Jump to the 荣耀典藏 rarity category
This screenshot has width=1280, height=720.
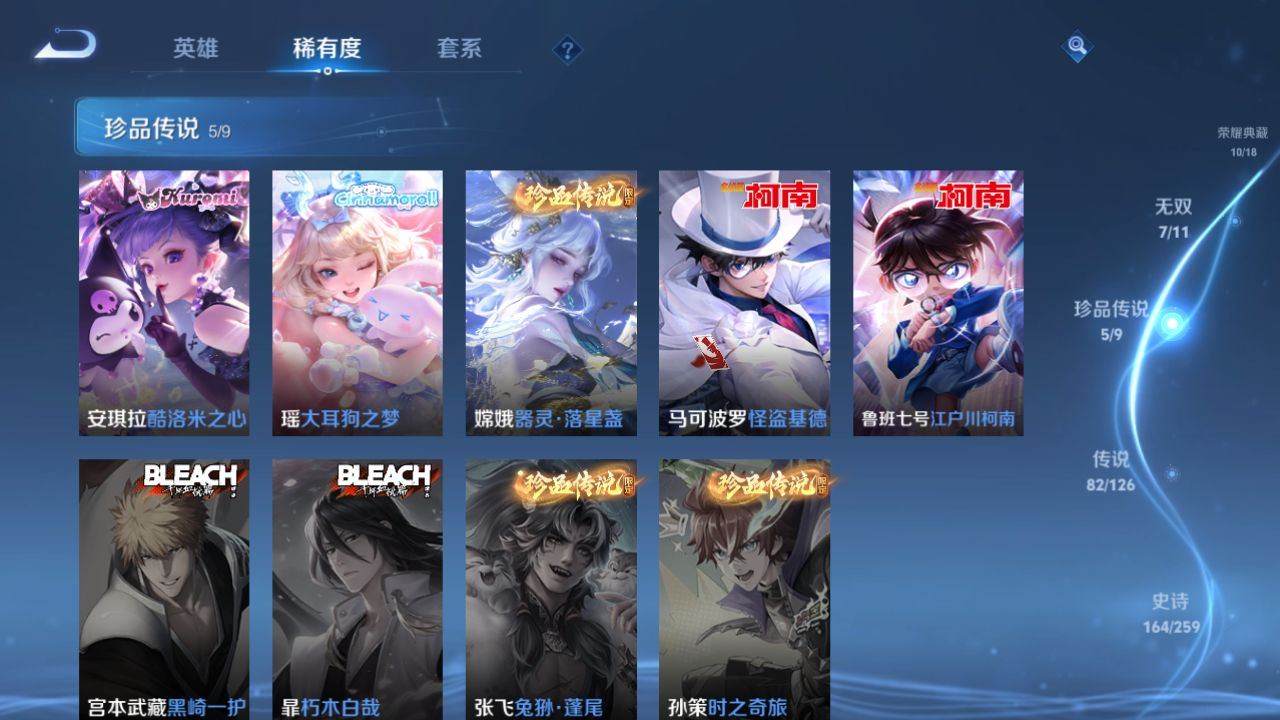pos(1242,141)
